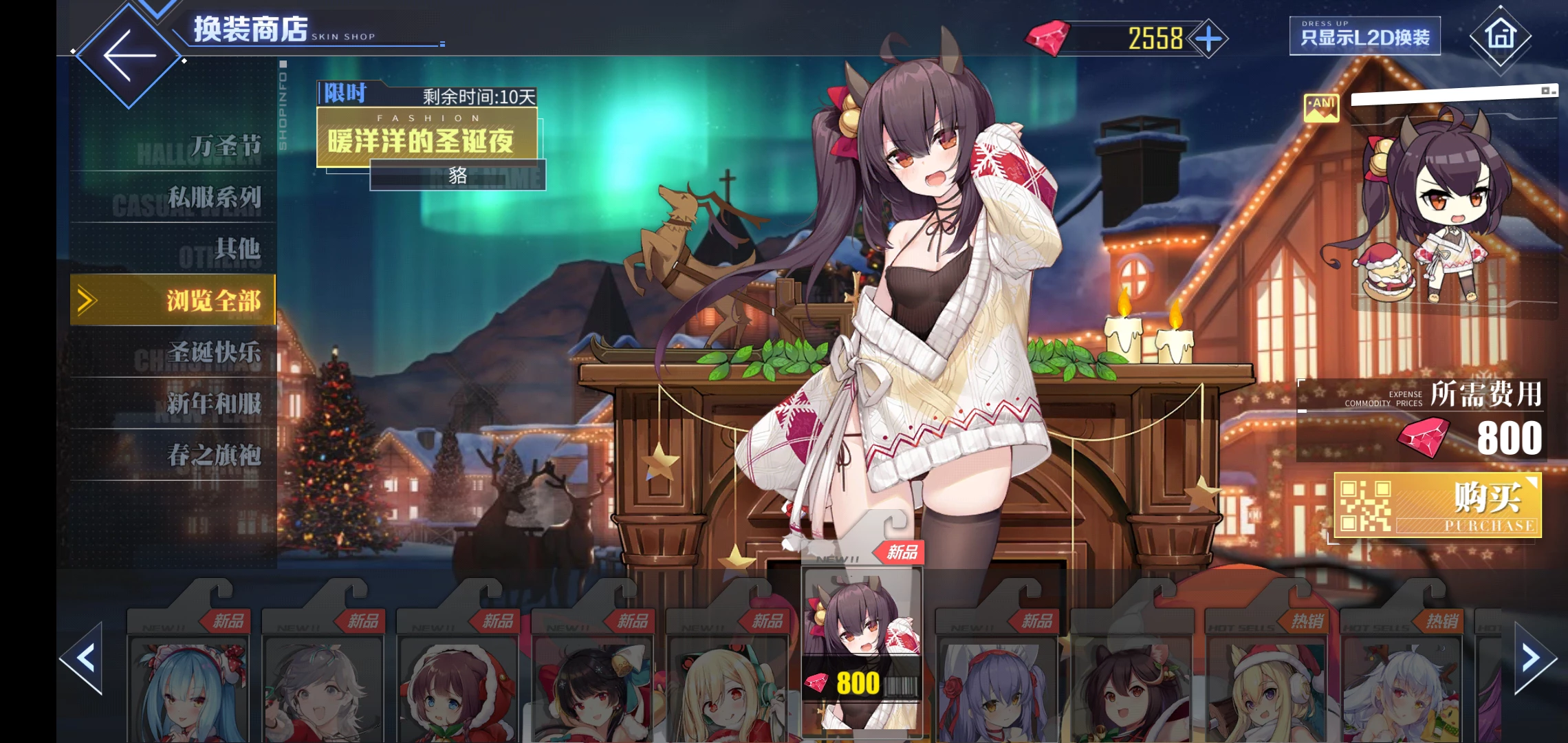Screen dimensions: 1568x743
Task: Toggle the ANI background image icon
Action: [1321, 108]
